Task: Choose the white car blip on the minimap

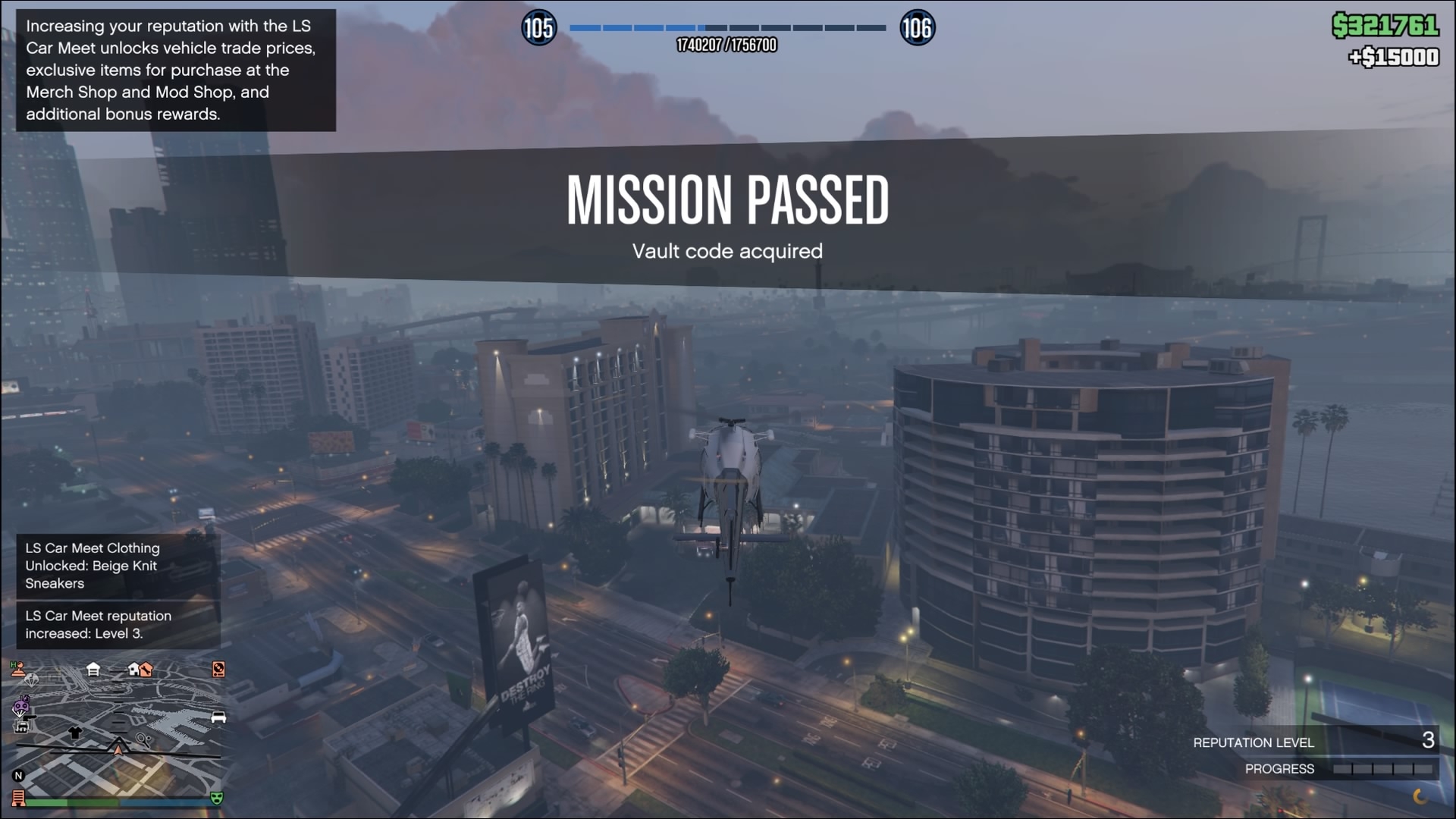Action: click(x=218, y=717)
